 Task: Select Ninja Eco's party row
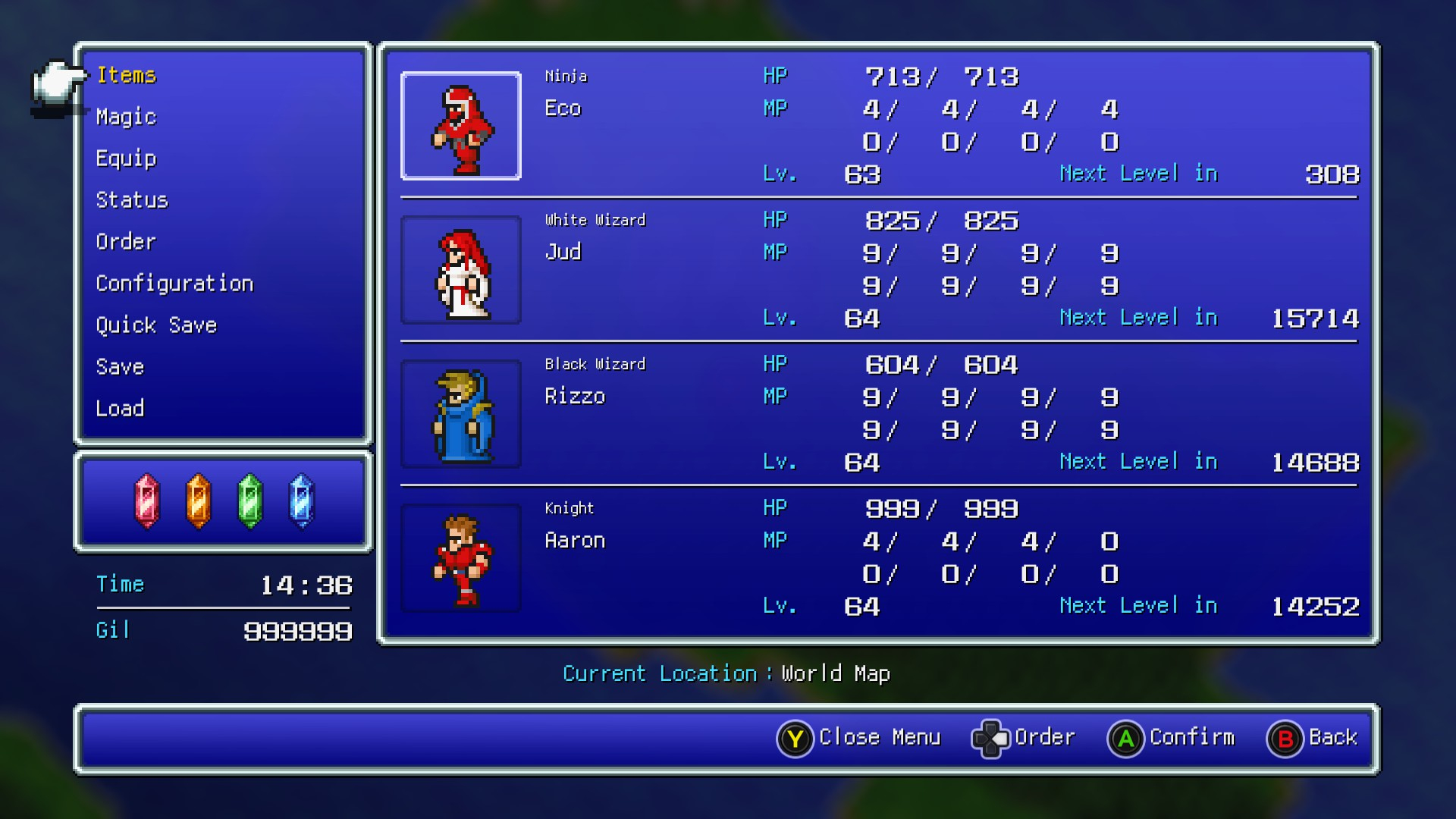coord(878,125)
